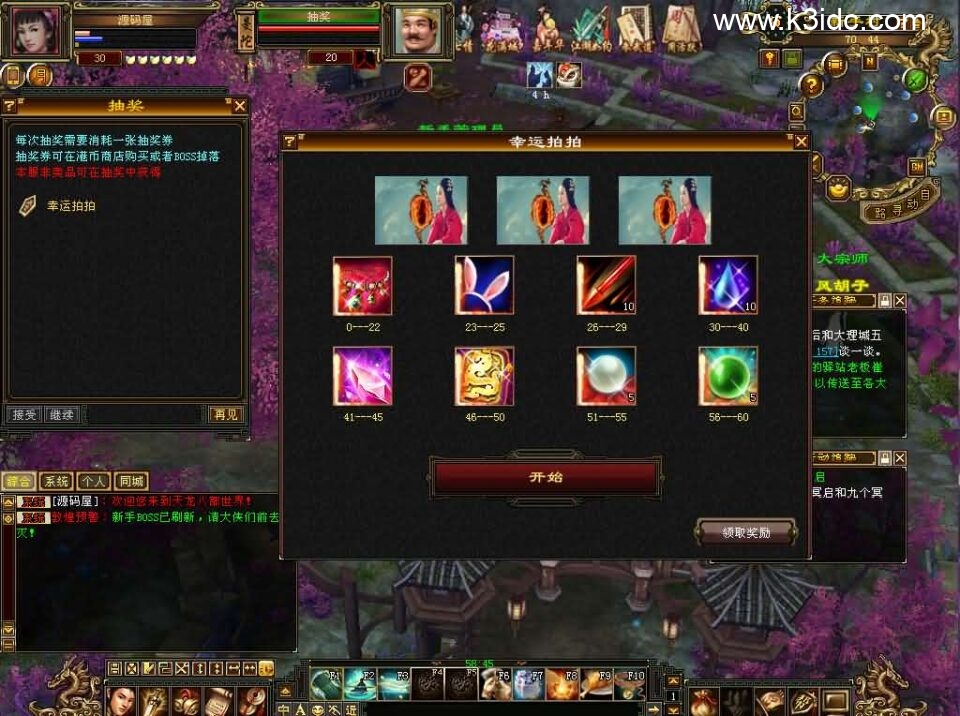Image resolution: width=960 pixels, height=716 pixels.
Task: Select the white pearl prize icon
Action: tap(606, 376)
